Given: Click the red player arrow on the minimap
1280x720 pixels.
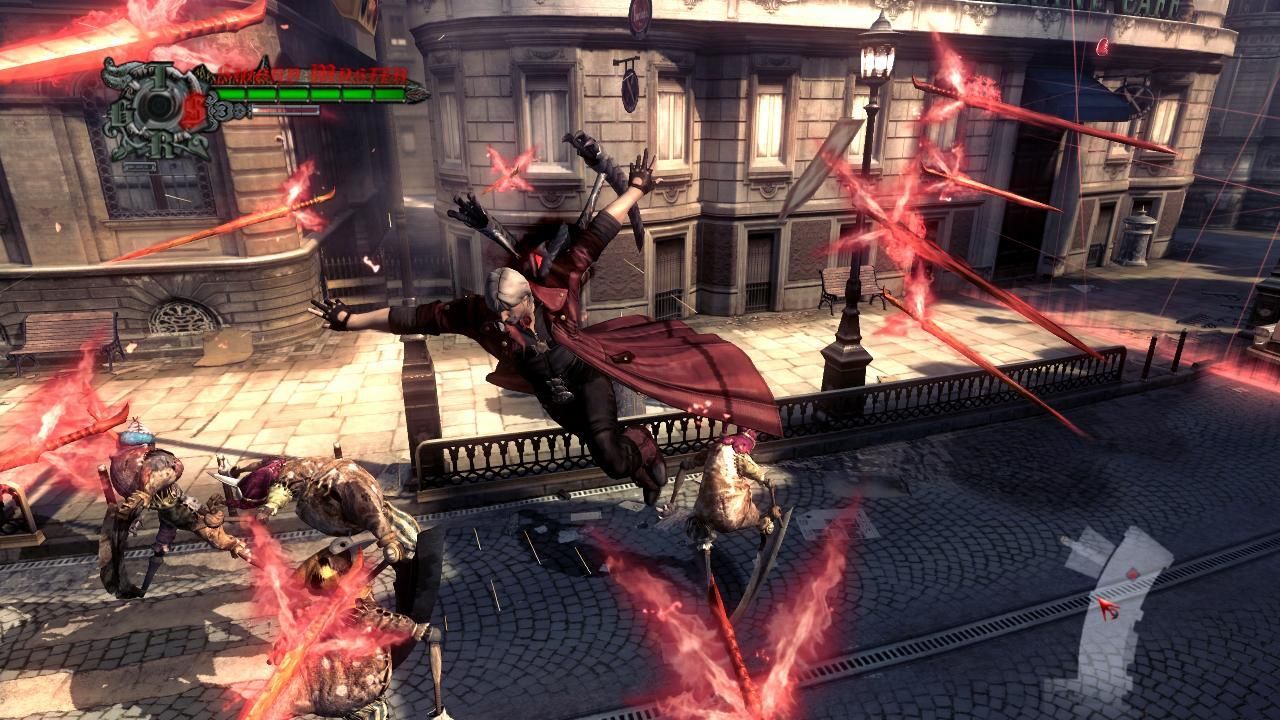Looking at the screenshot, I should [1108, 608].
